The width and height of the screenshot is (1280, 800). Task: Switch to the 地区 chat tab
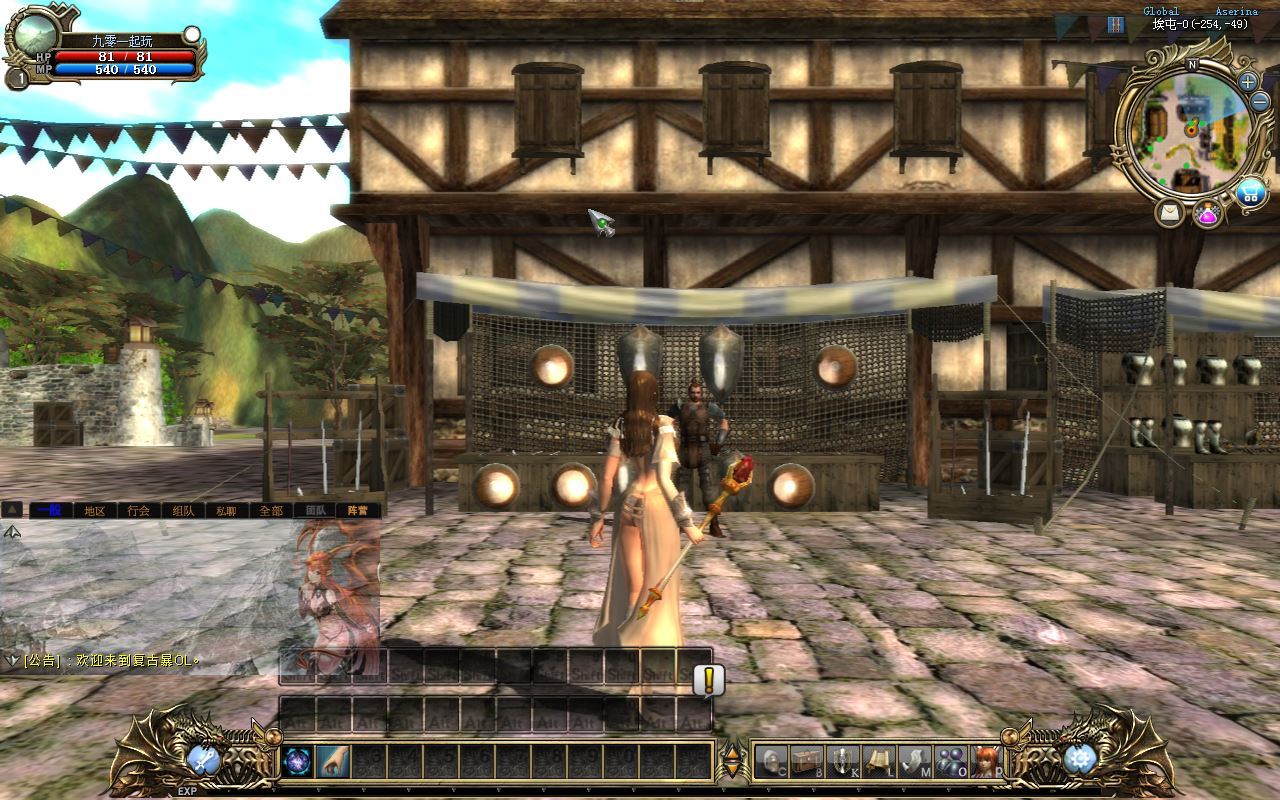94,510
